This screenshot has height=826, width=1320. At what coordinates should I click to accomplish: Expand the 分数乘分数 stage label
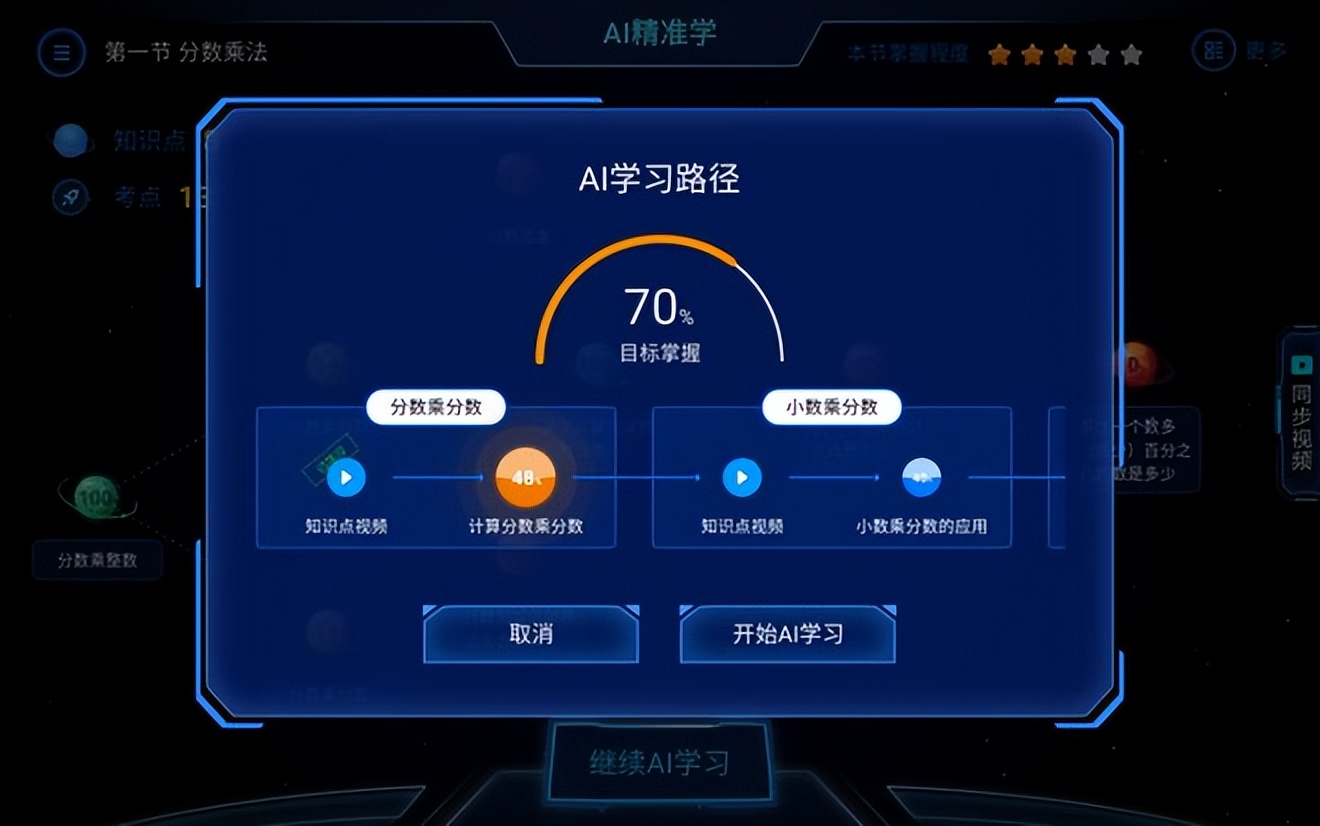pos(435,407)
